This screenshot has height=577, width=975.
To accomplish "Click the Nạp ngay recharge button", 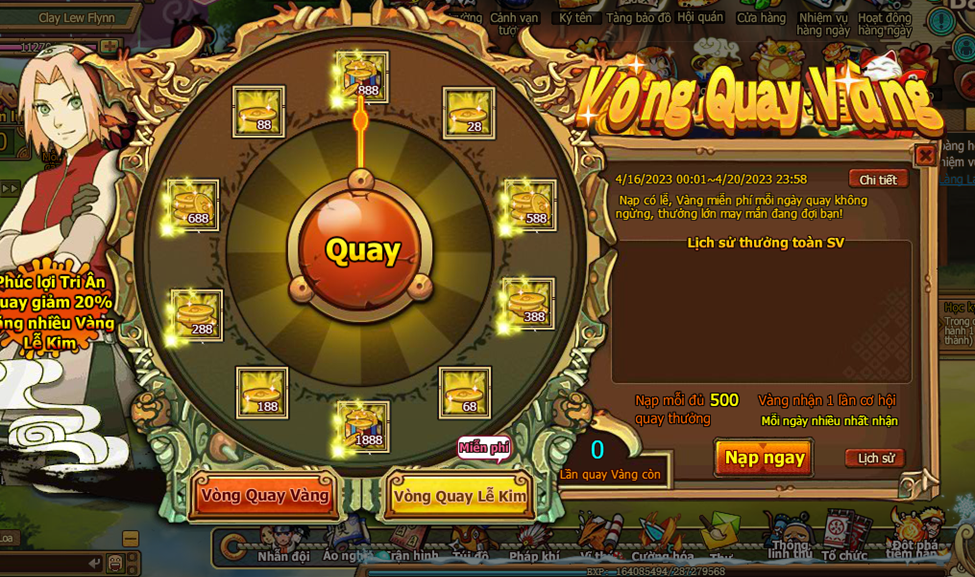I will coord(764,458).
